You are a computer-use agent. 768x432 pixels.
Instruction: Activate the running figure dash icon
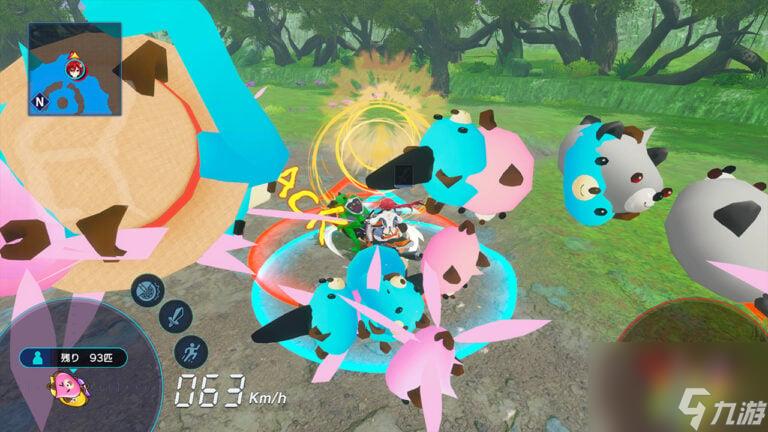[190, 352]
